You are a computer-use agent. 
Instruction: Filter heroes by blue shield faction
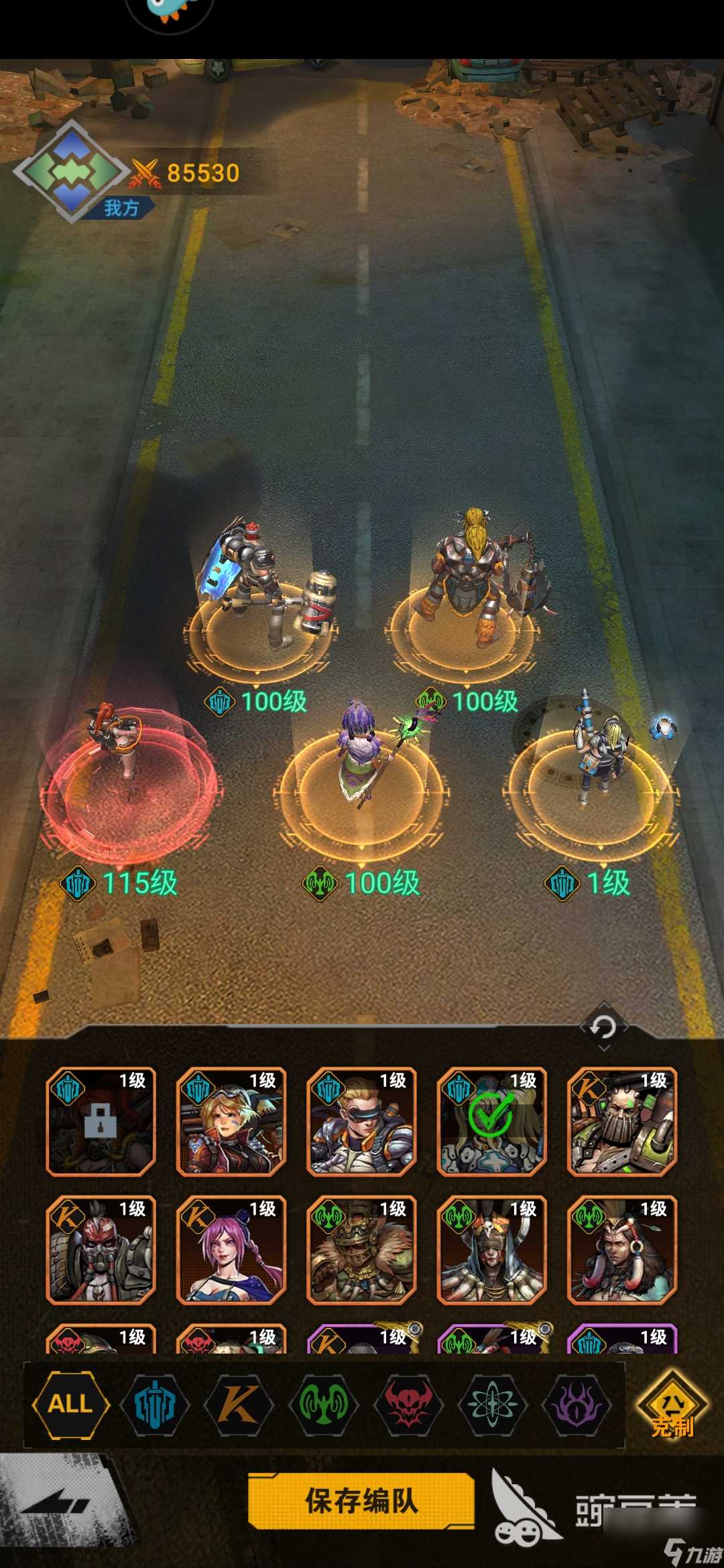coord(155,1403)
